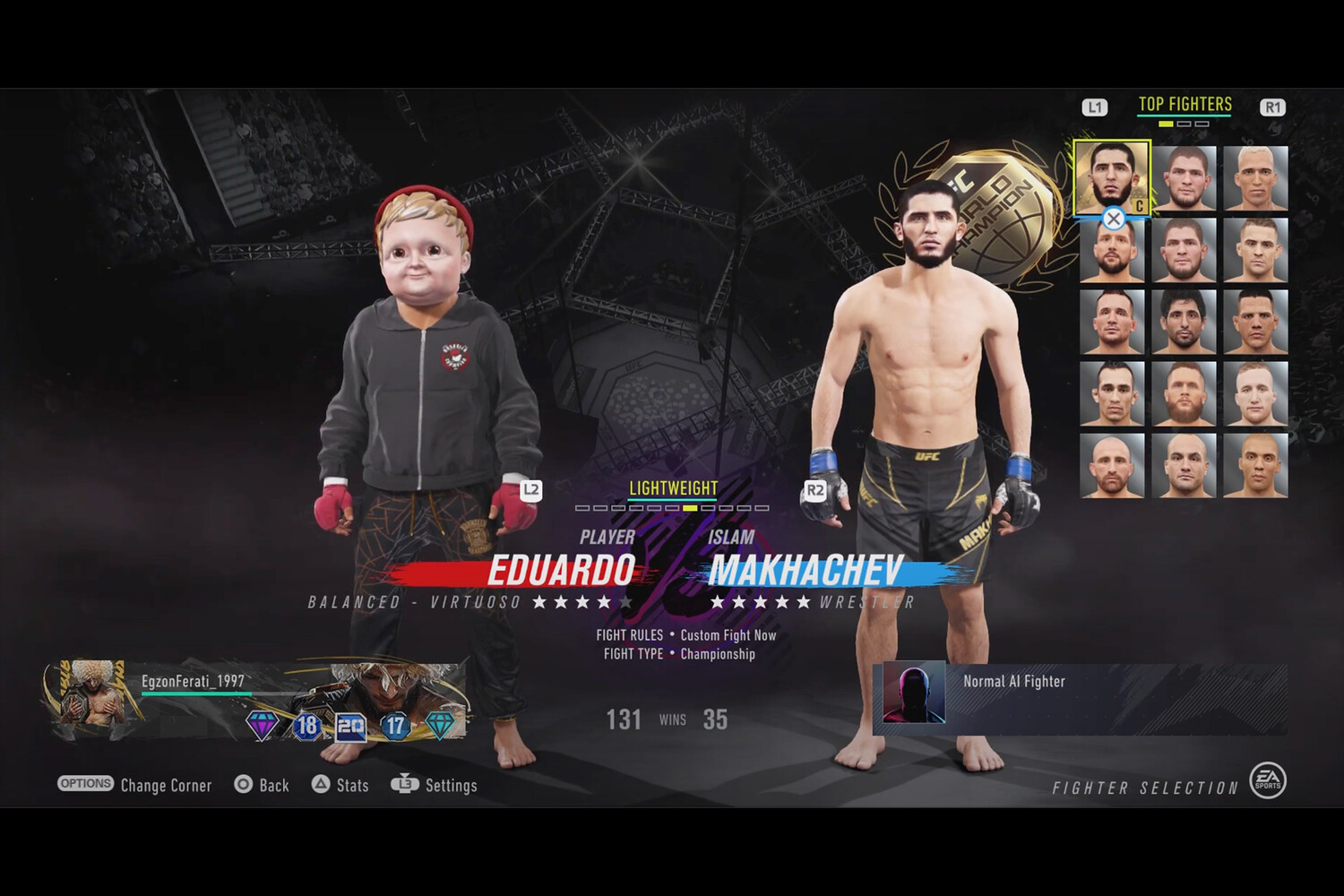Select the fighter with the thick light-brown beard
This screenshot has width=1344, height=896.
(1184, 393)
